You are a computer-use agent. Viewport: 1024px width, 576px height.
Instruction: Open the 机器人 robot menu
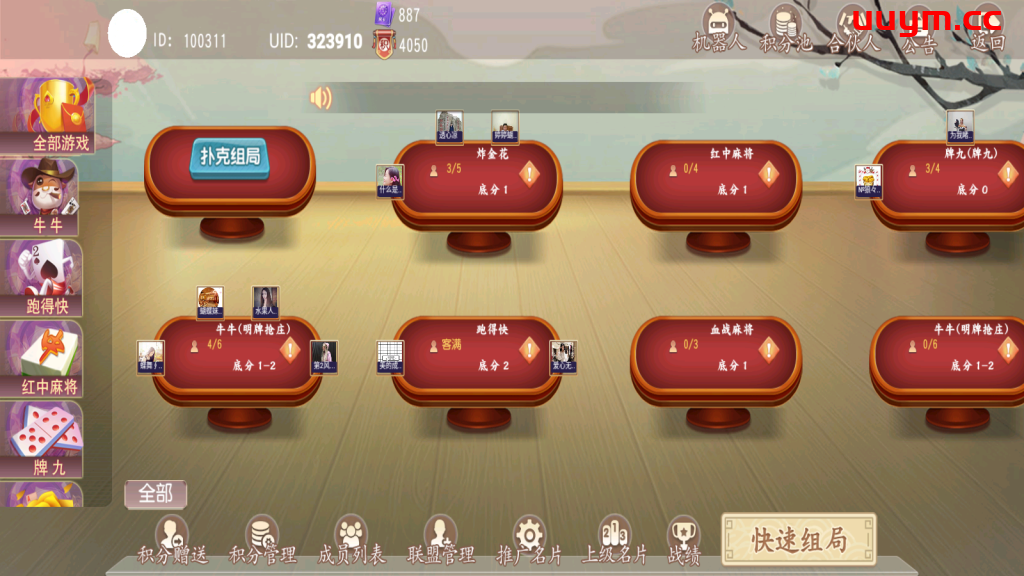718,30
